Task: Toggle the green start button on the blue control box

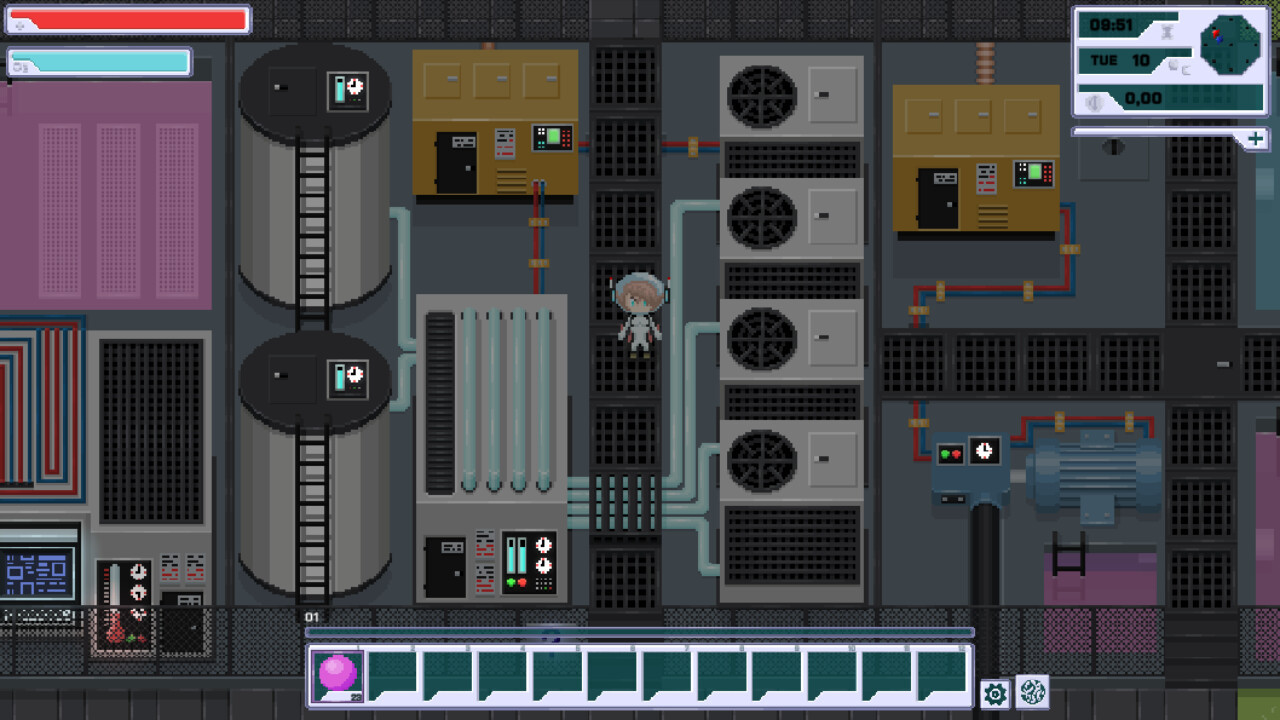Action: (944, 453)
